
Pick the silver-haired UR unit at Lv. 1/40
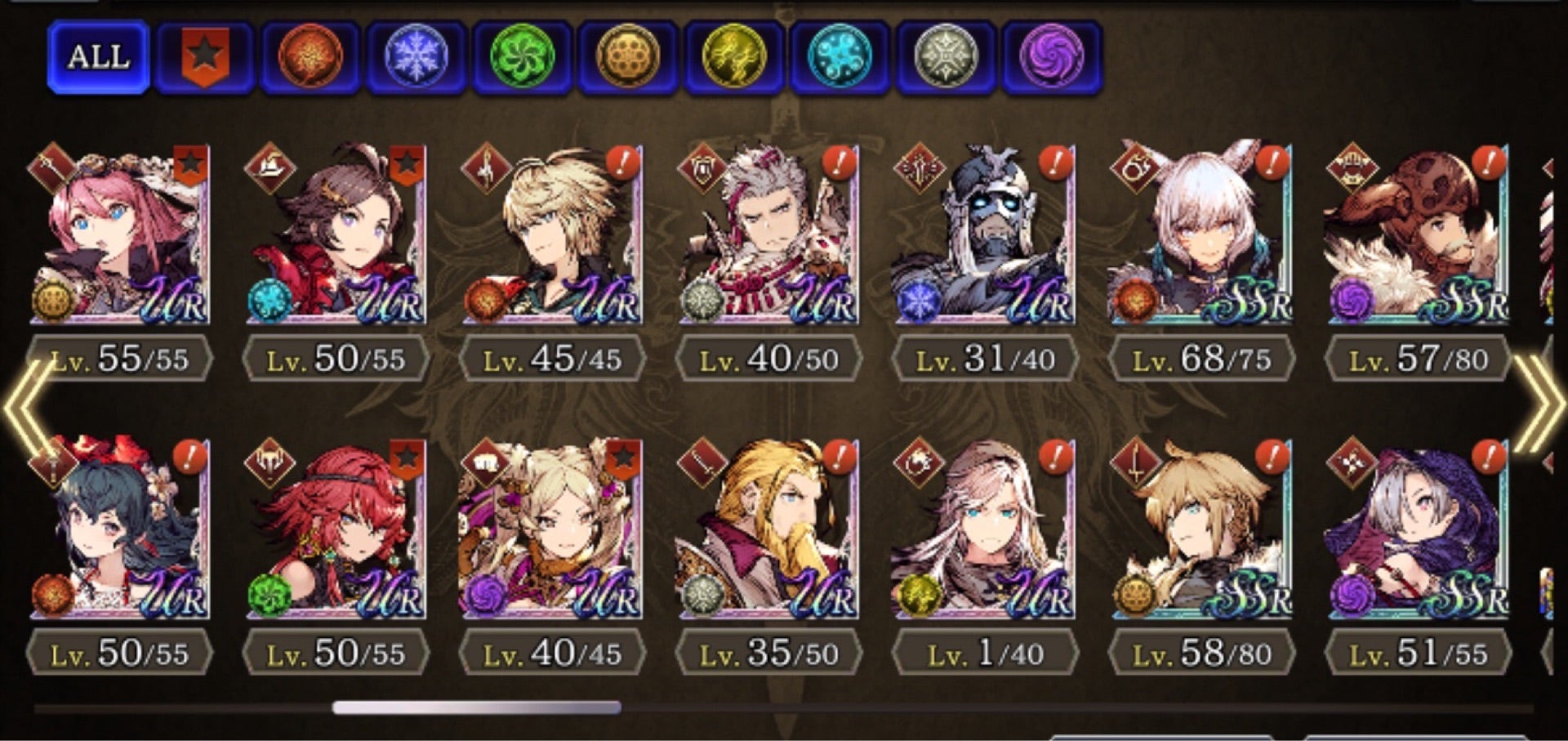tap(986, 529)
